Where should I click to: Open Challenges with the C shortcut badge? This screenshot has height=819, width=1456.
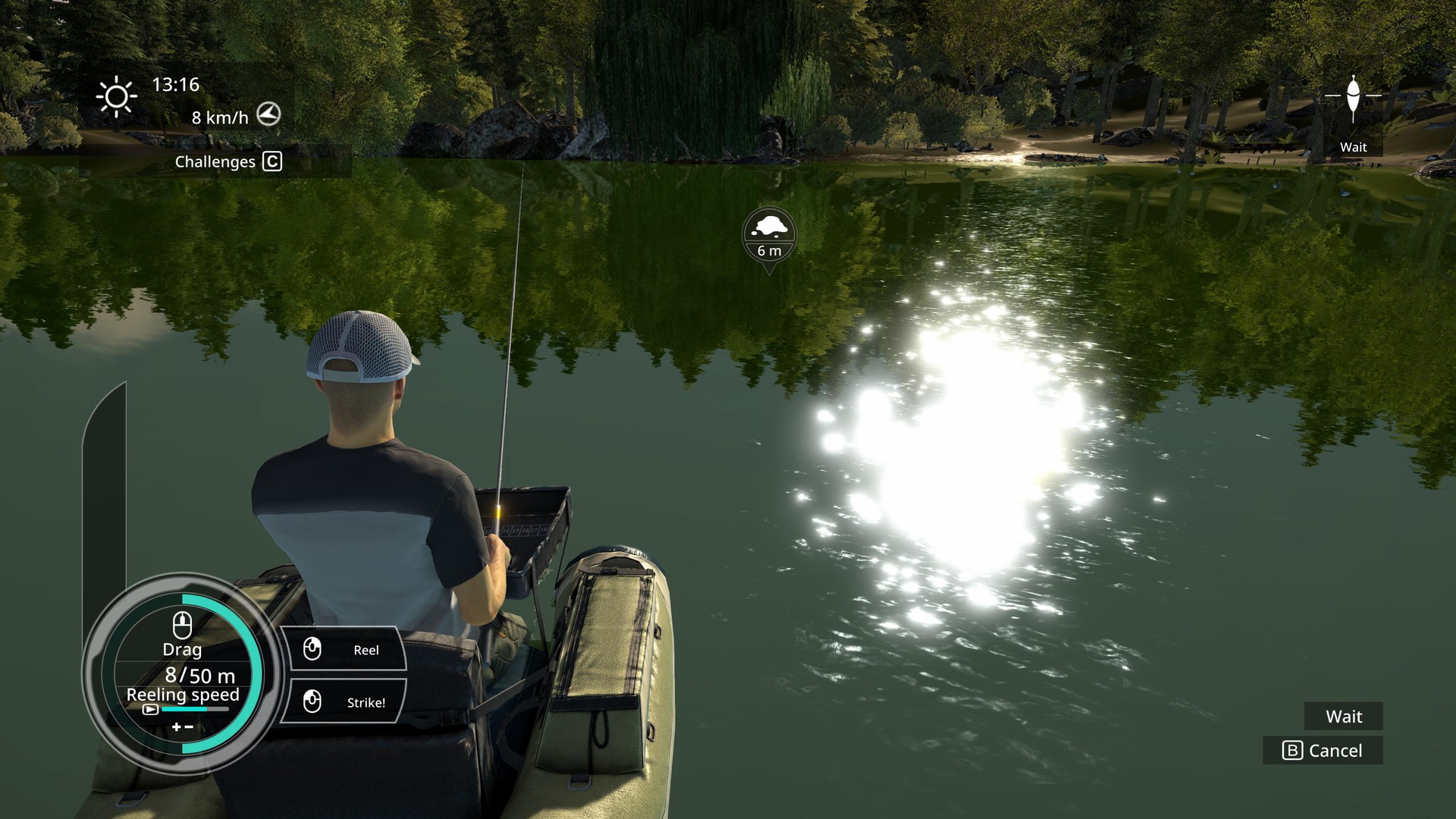[271, 162]
